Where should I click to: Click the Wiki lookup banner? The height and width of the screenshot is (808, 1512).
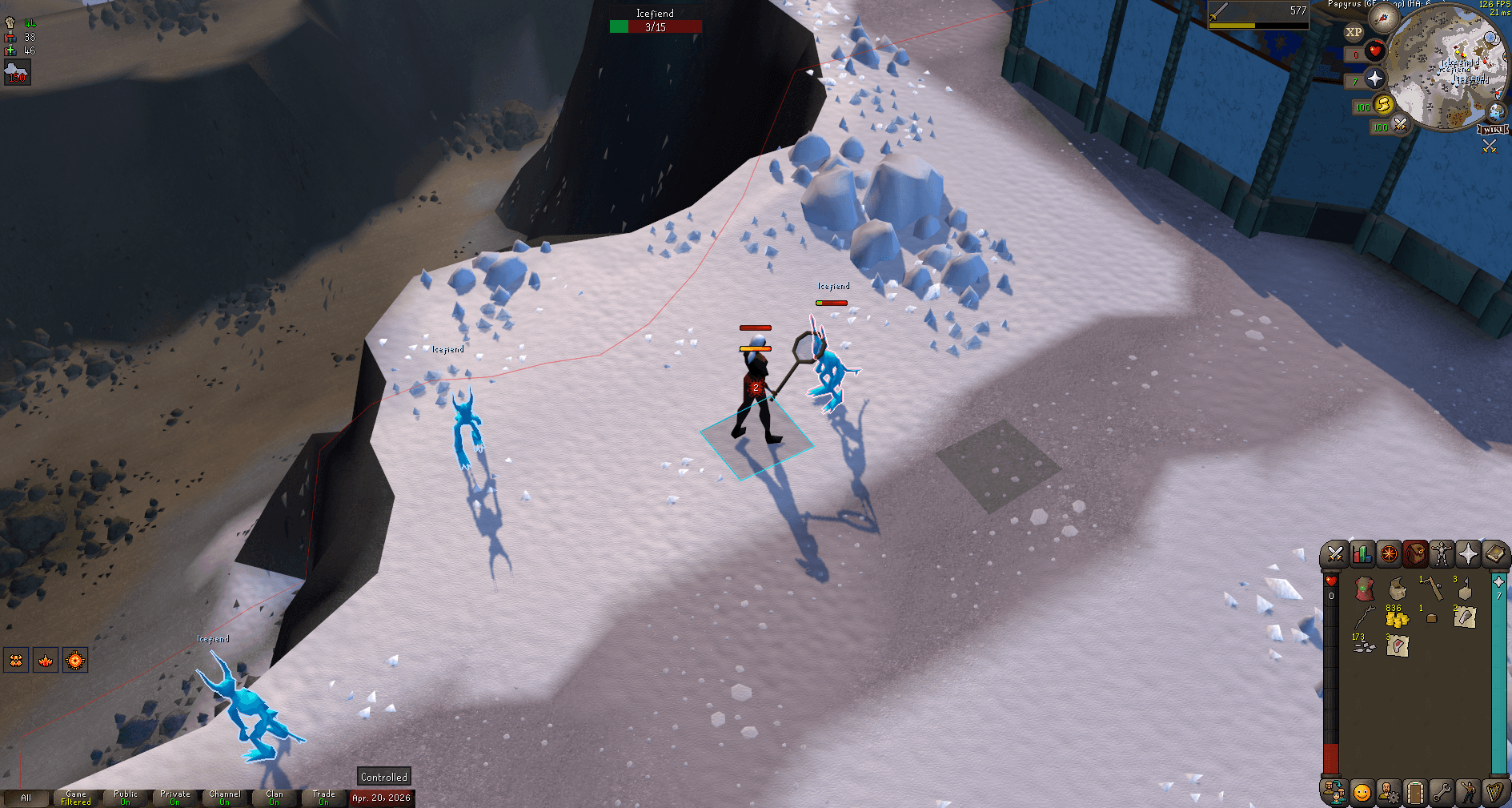pyautogui.click(x=1492, y=130)
